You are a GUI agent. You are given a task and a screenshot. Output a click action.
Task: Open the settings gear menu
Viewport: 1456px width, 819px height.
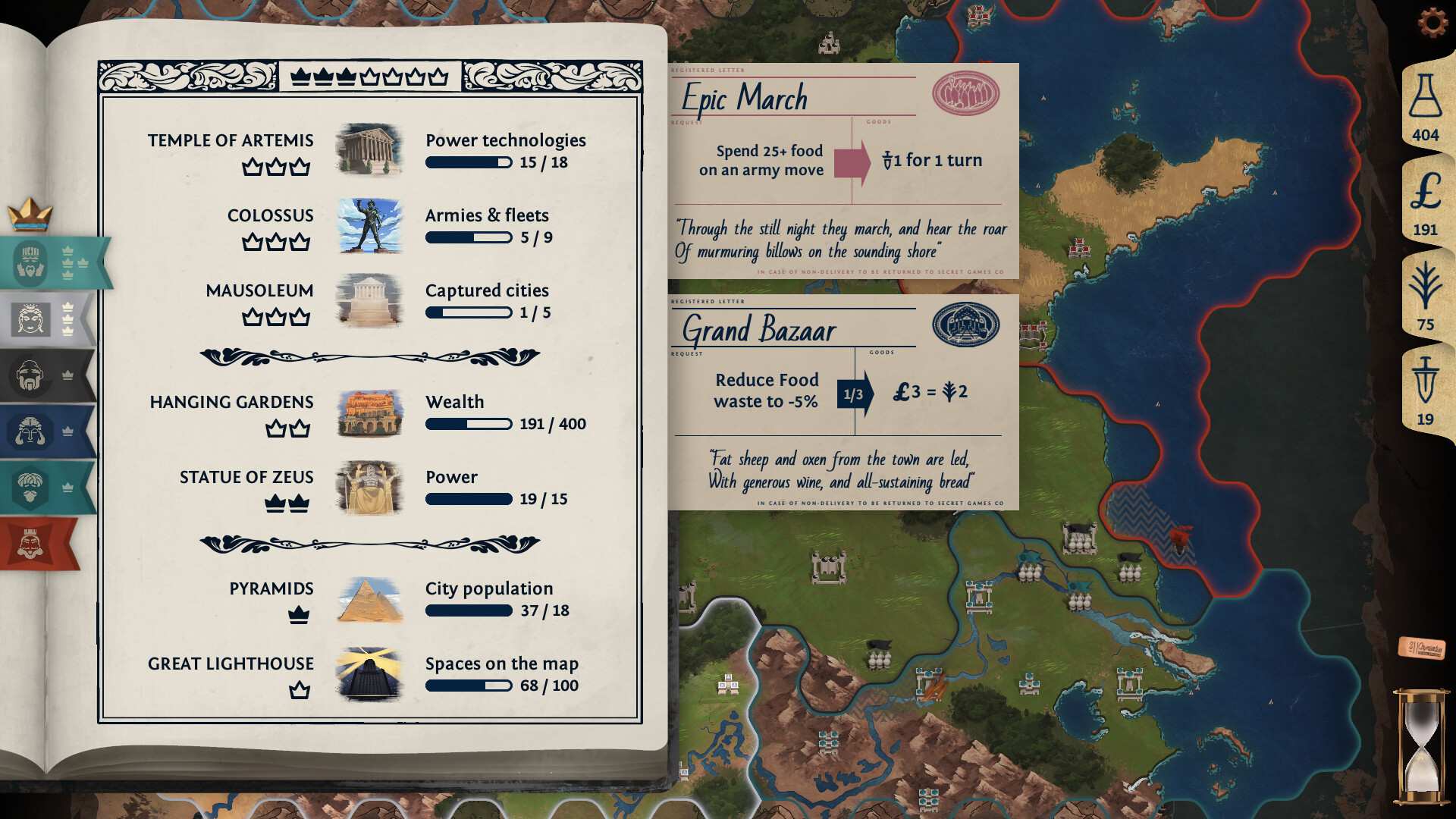click(x=1432, y=24)
